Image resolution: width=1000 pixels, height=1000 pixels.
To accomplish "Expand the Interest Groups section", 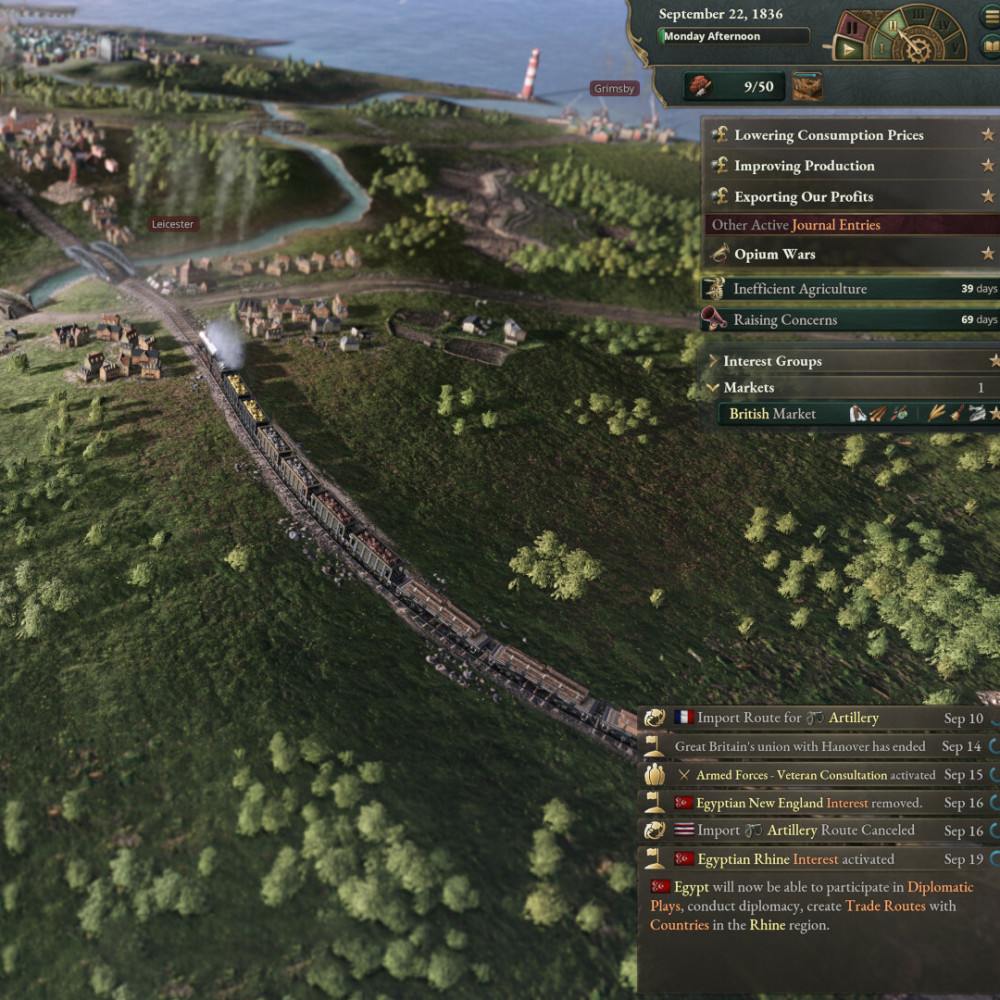I will [772, 361].
